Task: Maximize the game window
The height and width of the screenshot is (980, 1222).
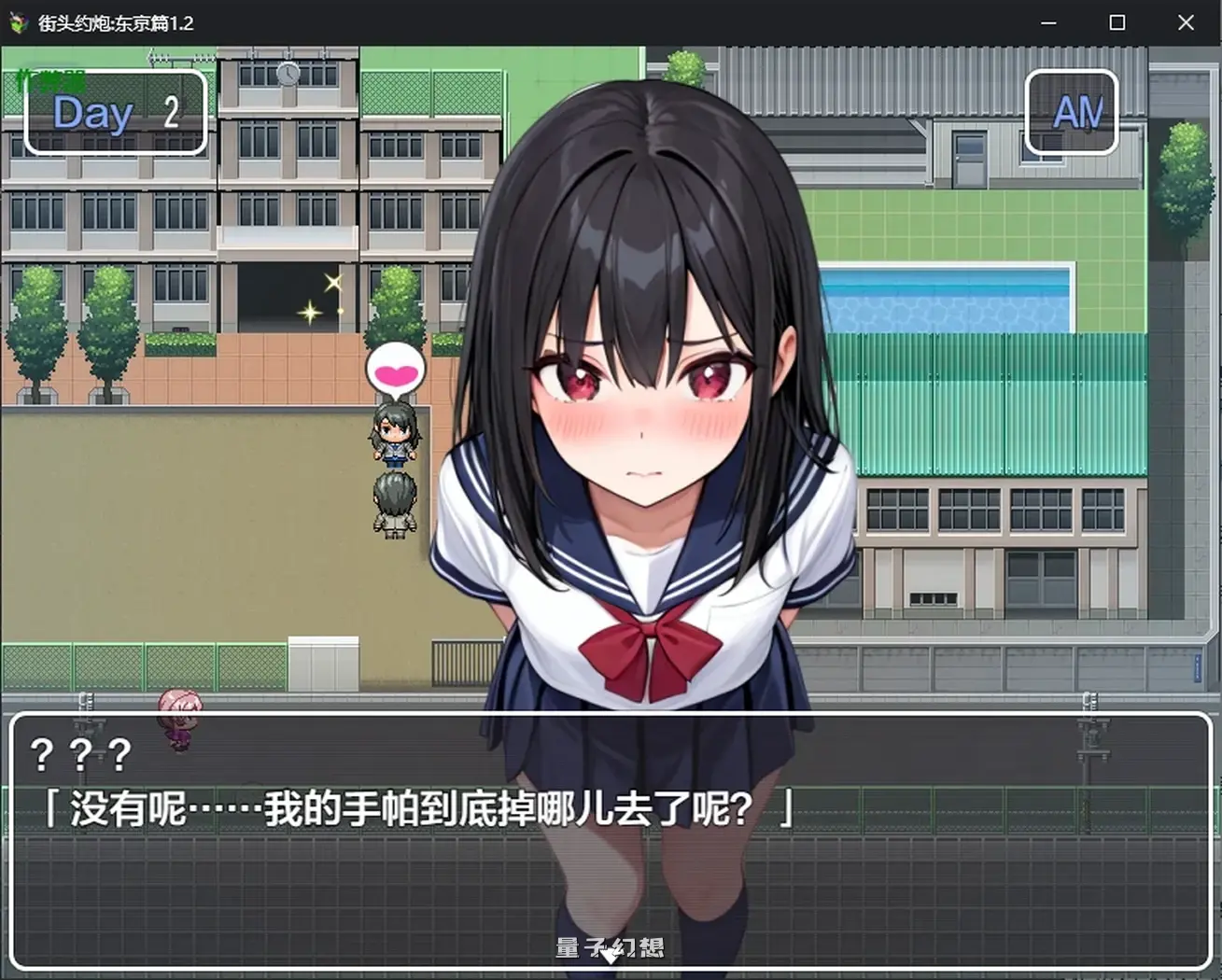Action: (1117, 22)
